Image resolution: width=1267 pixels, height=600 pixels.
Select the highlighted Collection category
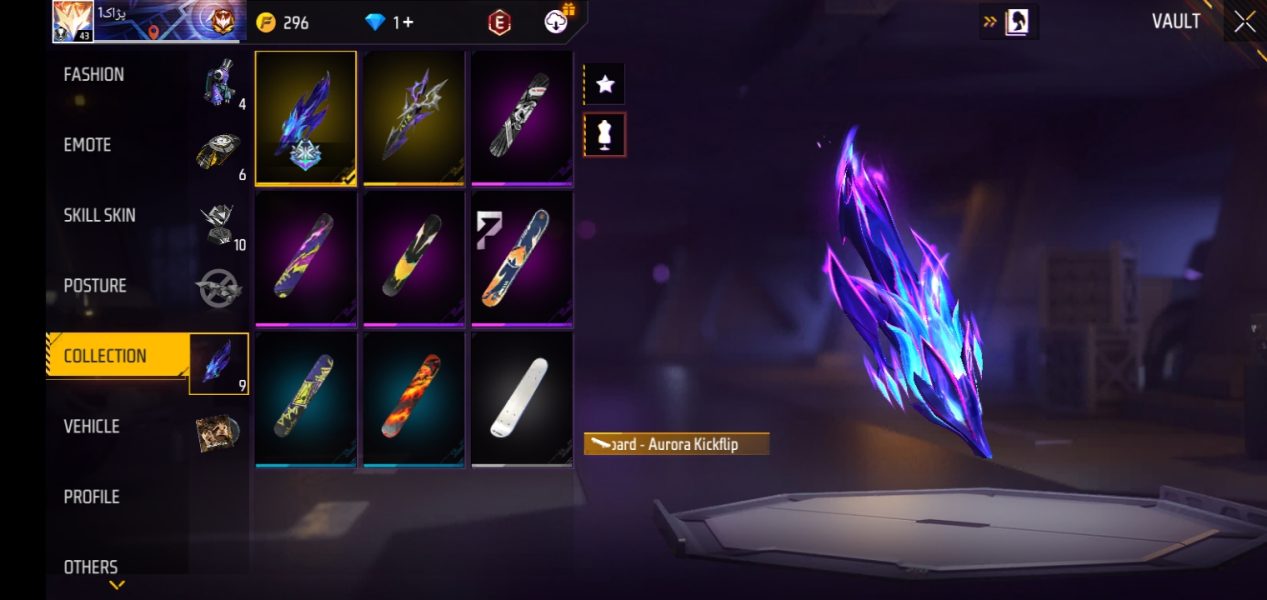(x=105, y=356)
